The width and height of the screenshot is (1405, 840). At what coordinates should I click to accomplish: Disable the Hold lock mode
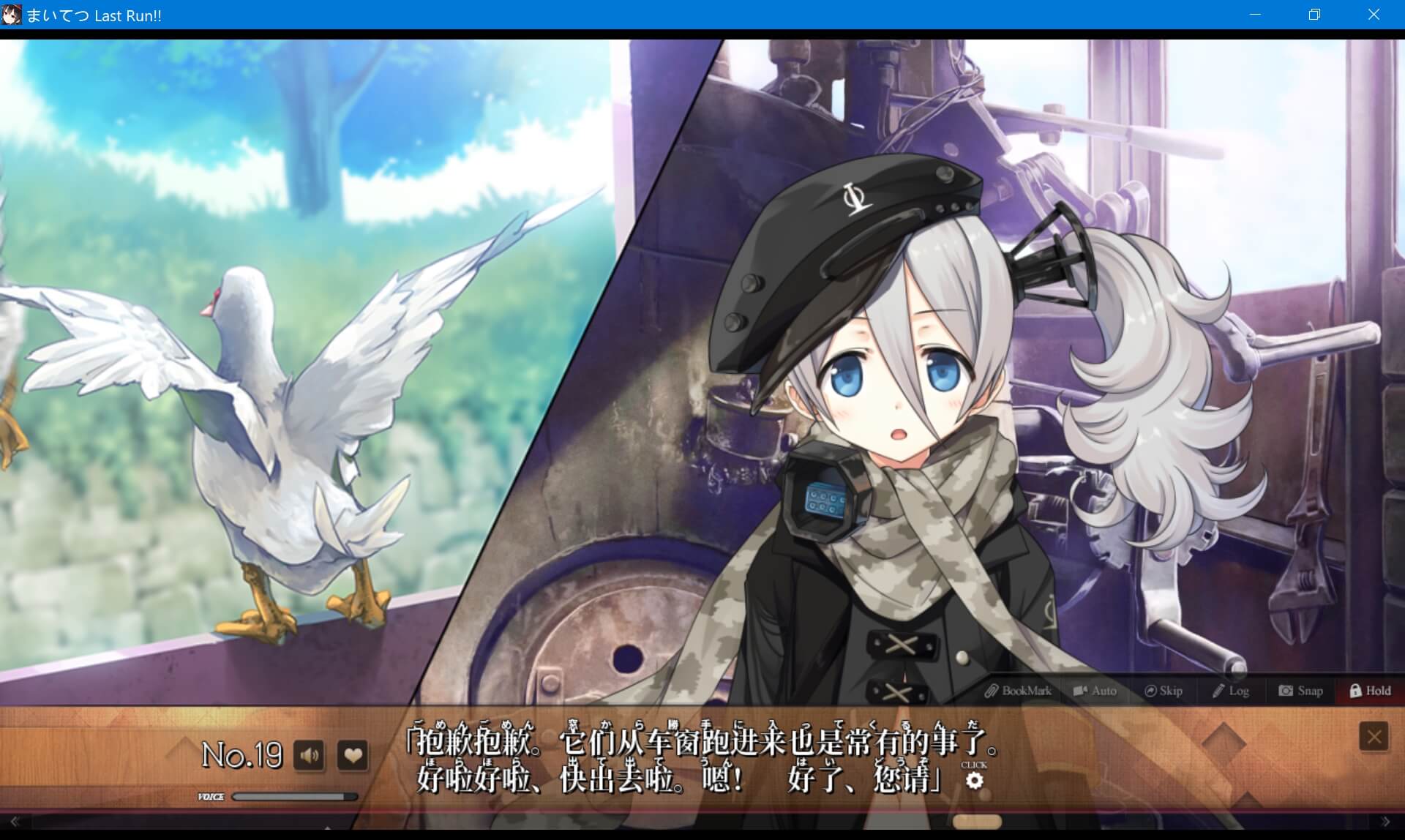1371,690
